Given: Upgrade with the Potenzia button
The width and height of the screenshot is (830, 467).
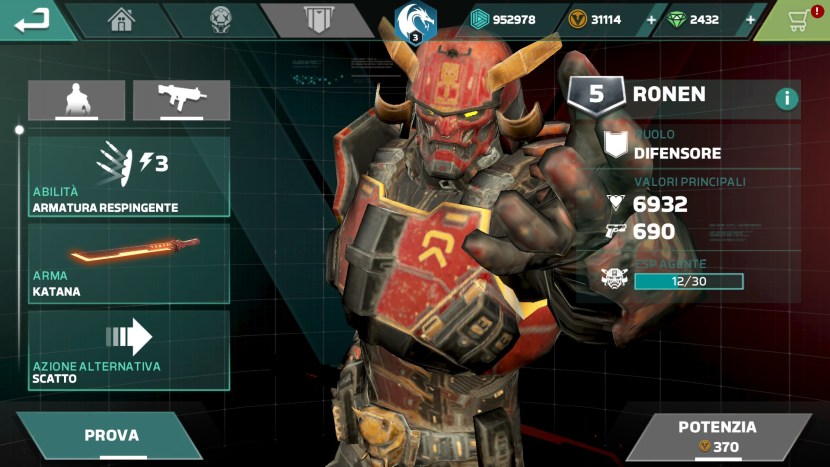Looking at the screenshot, I should click(x=717, y=436).
